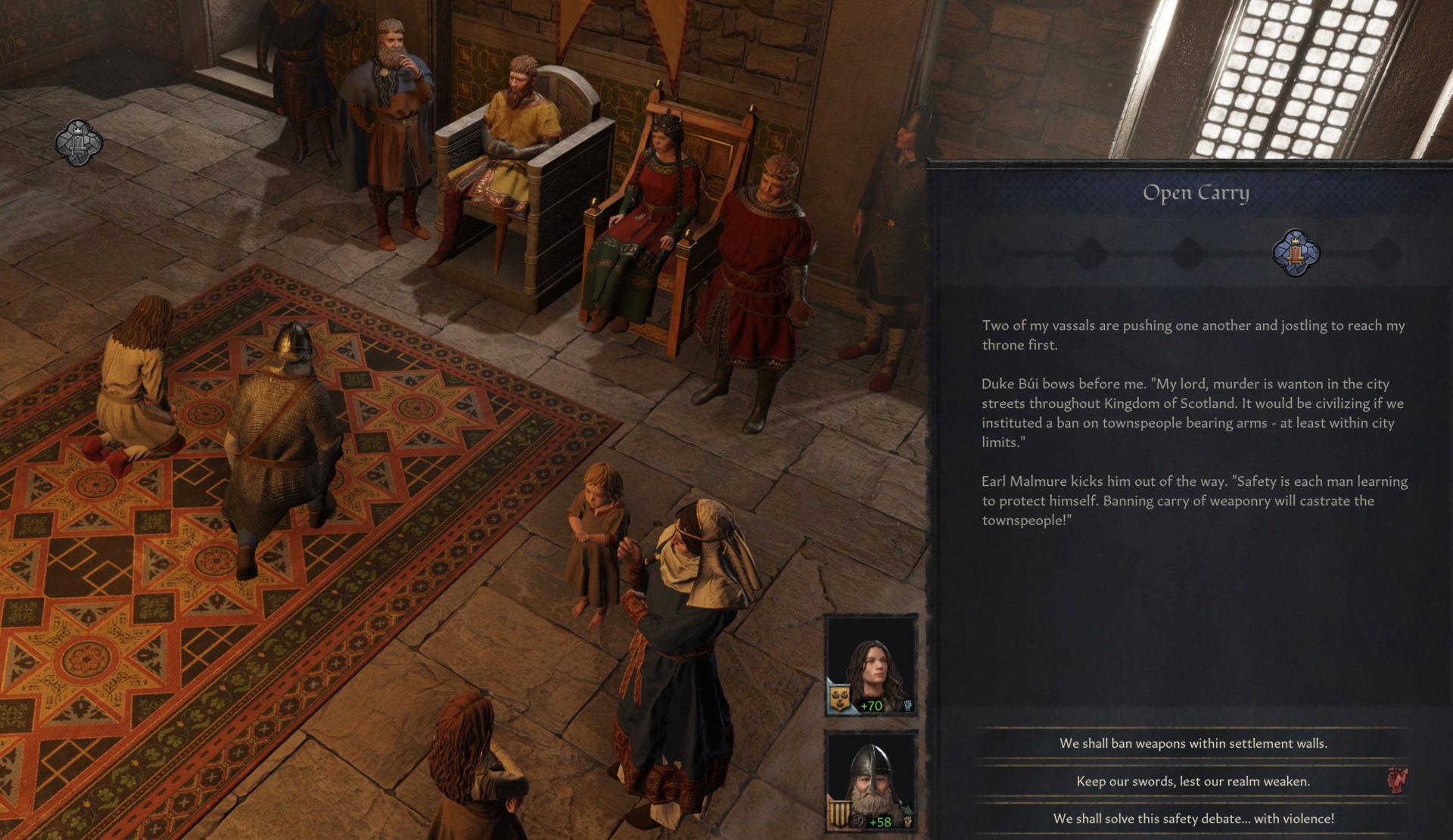The height and width of the screenshot is (840, 1453).
Task: Click the +70 opinion value
Action: (870, 706)
